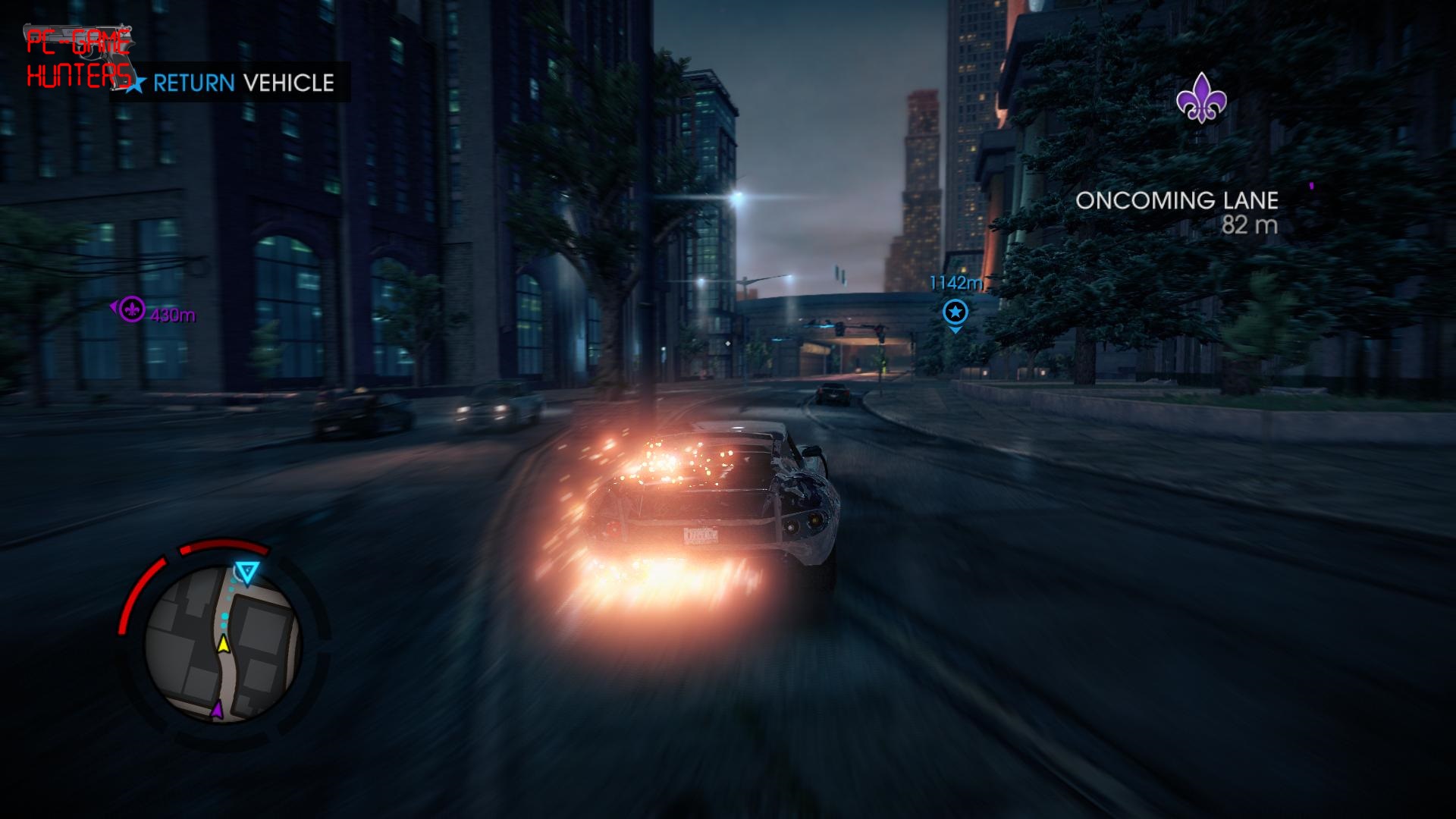Viewport: 1456px width, 819px height.
Task: Click the blue destination triangle on minimap
Action: coord(246,572)
